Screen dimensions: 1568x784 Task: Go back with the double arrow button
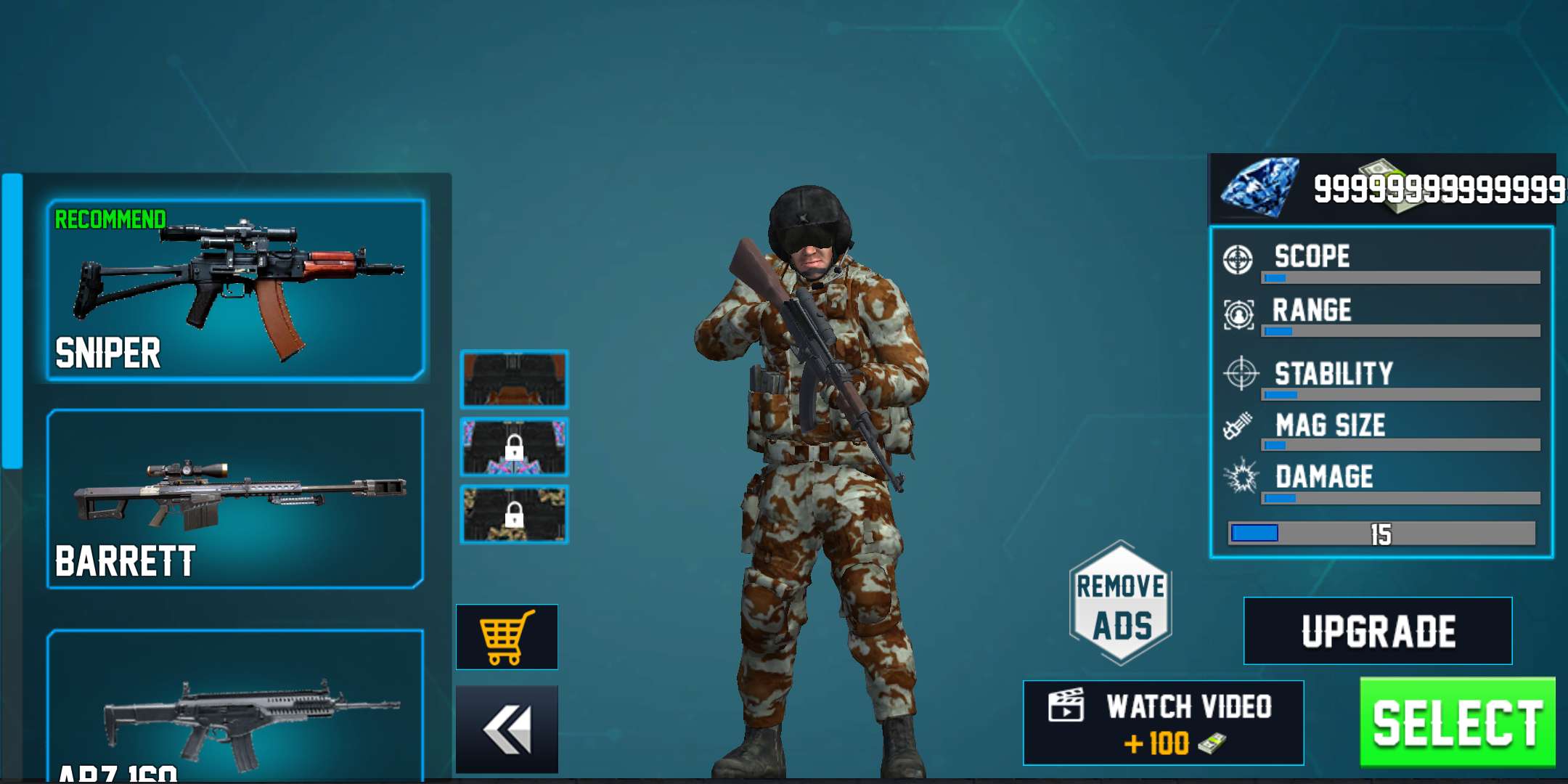coord(506,727)
